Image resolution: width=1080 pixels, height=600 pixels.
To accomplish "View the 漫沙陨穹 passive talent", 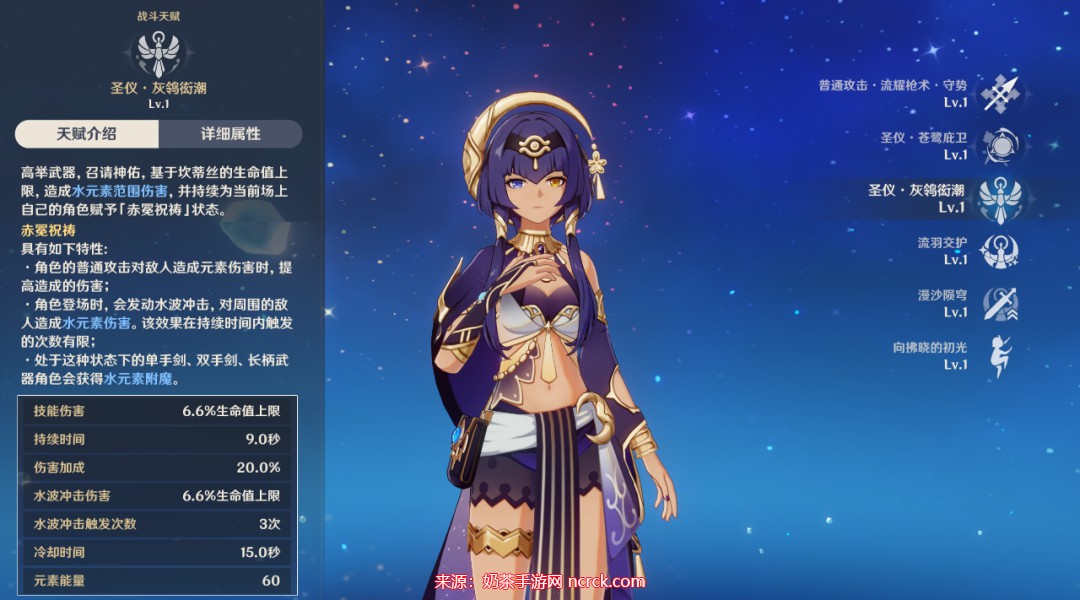I will (x=997, y=304).
